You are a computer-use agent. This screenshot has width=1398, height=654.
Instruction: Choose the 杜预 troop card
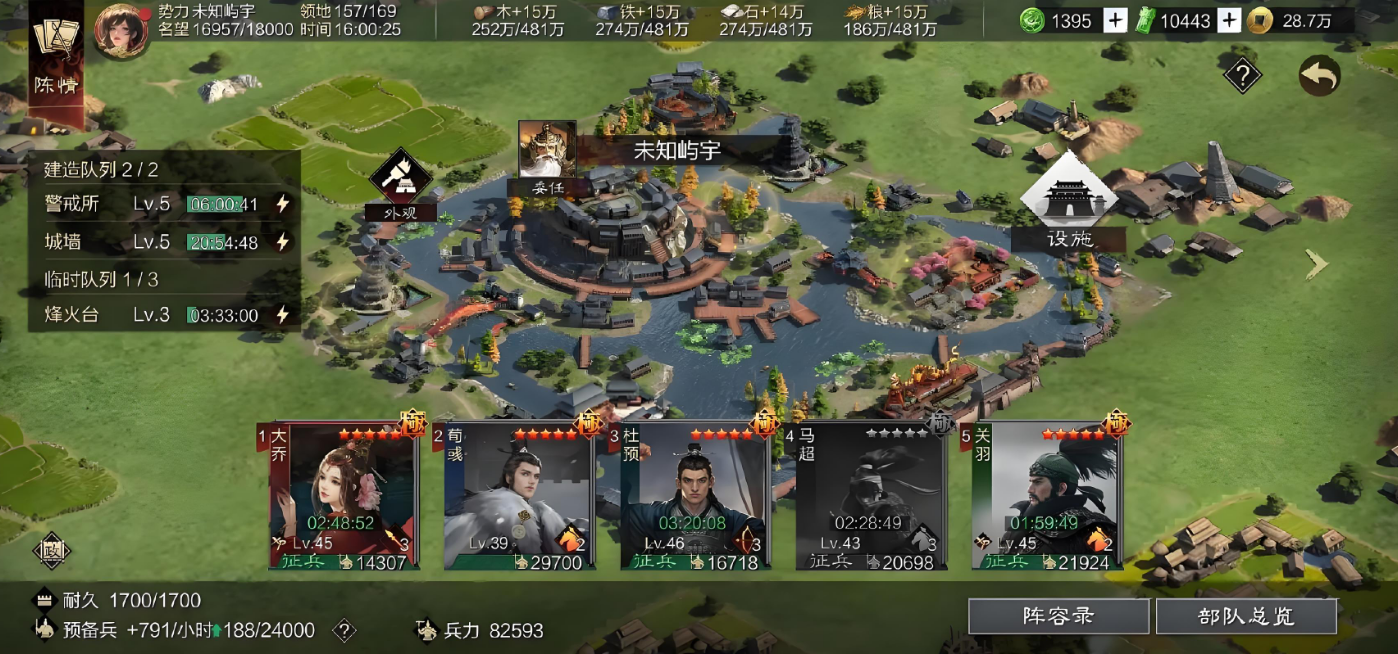692,497
